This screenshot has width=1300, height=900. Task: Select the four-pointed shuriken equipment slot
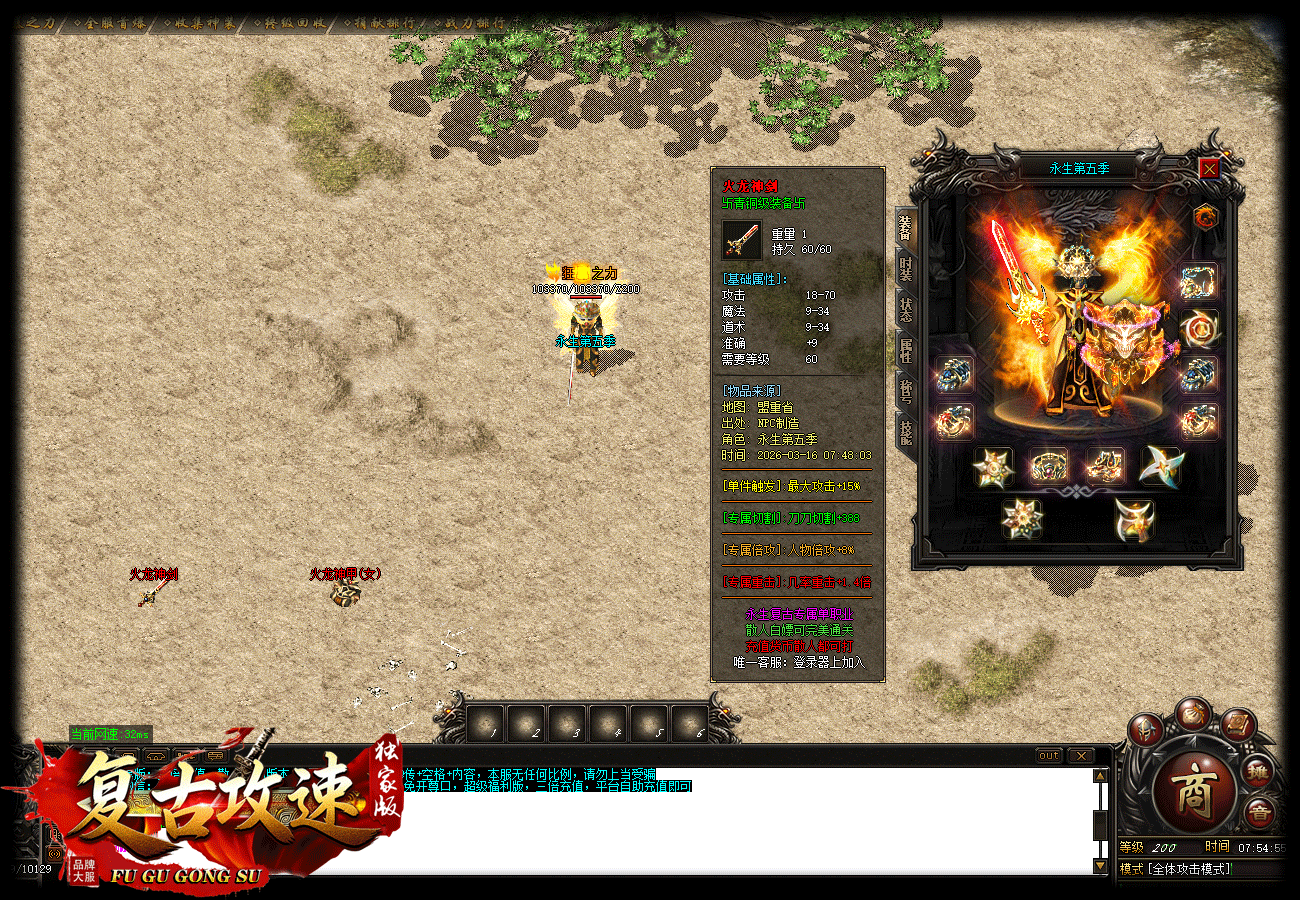pos(1161,466)
